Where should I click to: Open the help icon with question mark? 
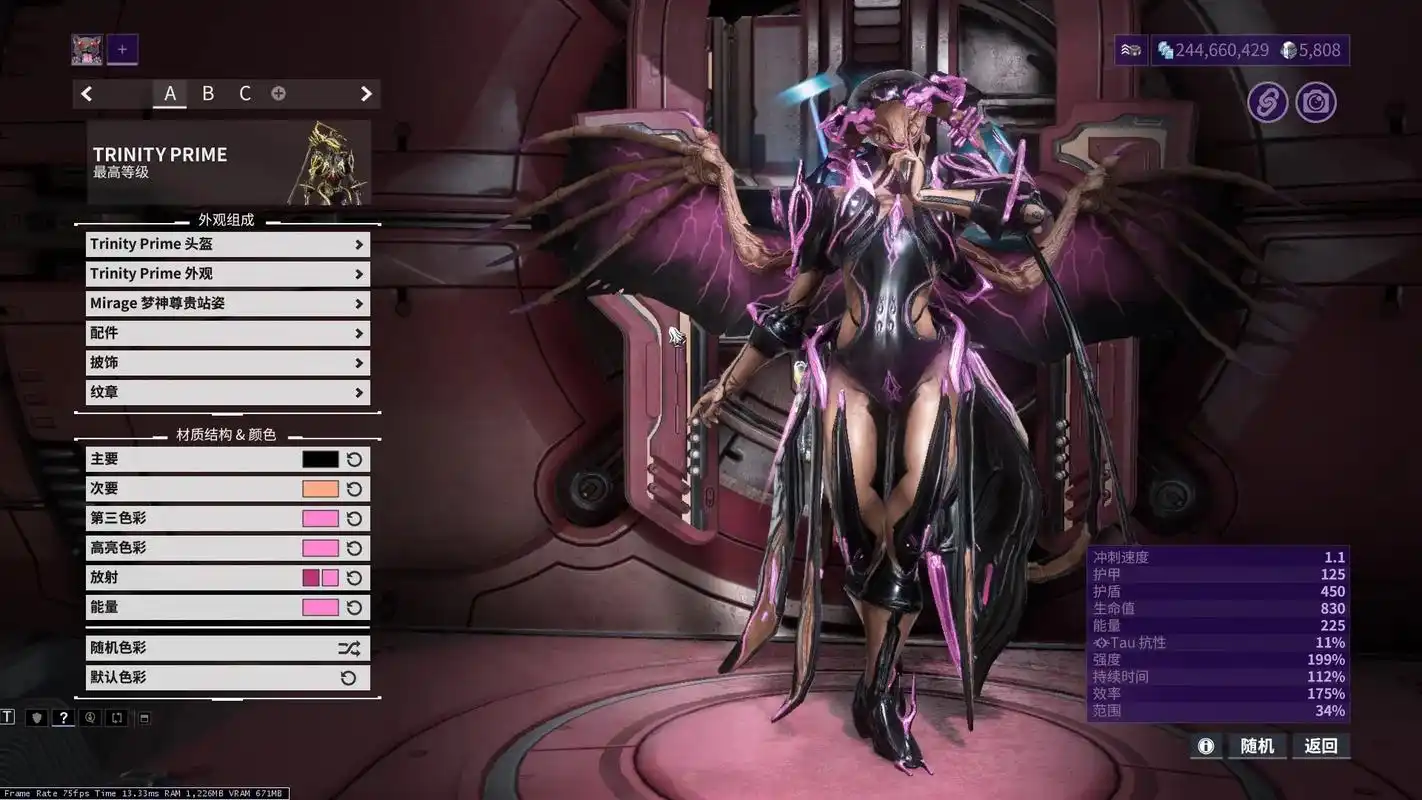pos(64,717)
